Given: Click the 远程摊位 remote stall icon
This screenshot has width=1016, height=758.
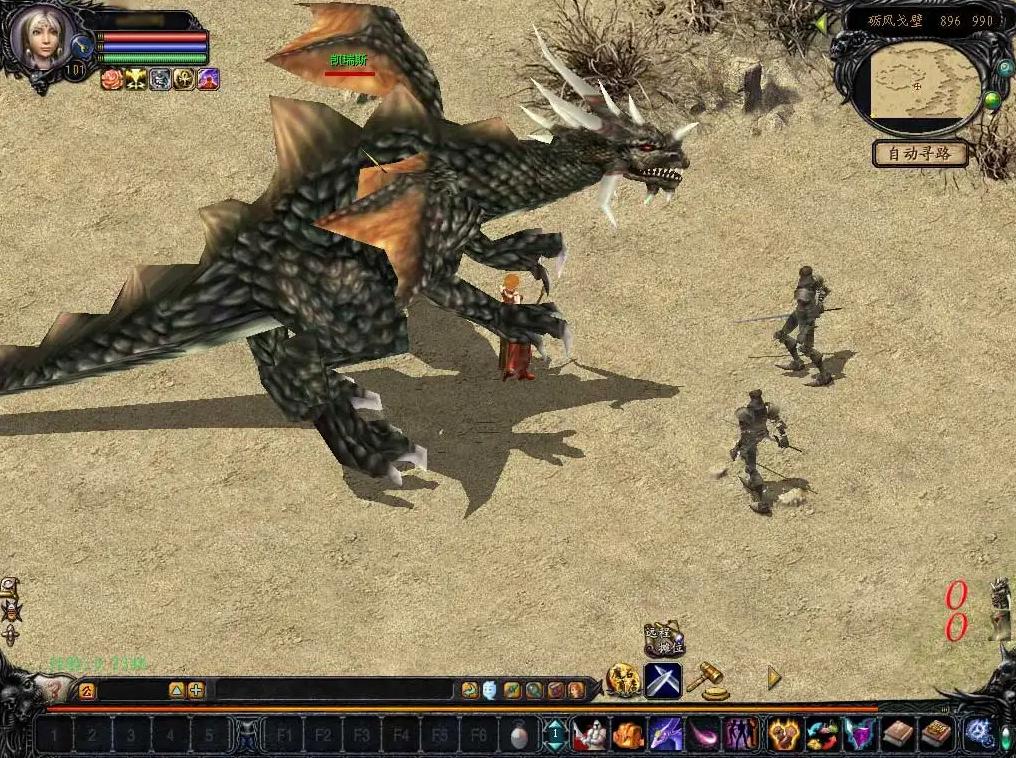Looking at the screenshot, I should tap(663, 638).
